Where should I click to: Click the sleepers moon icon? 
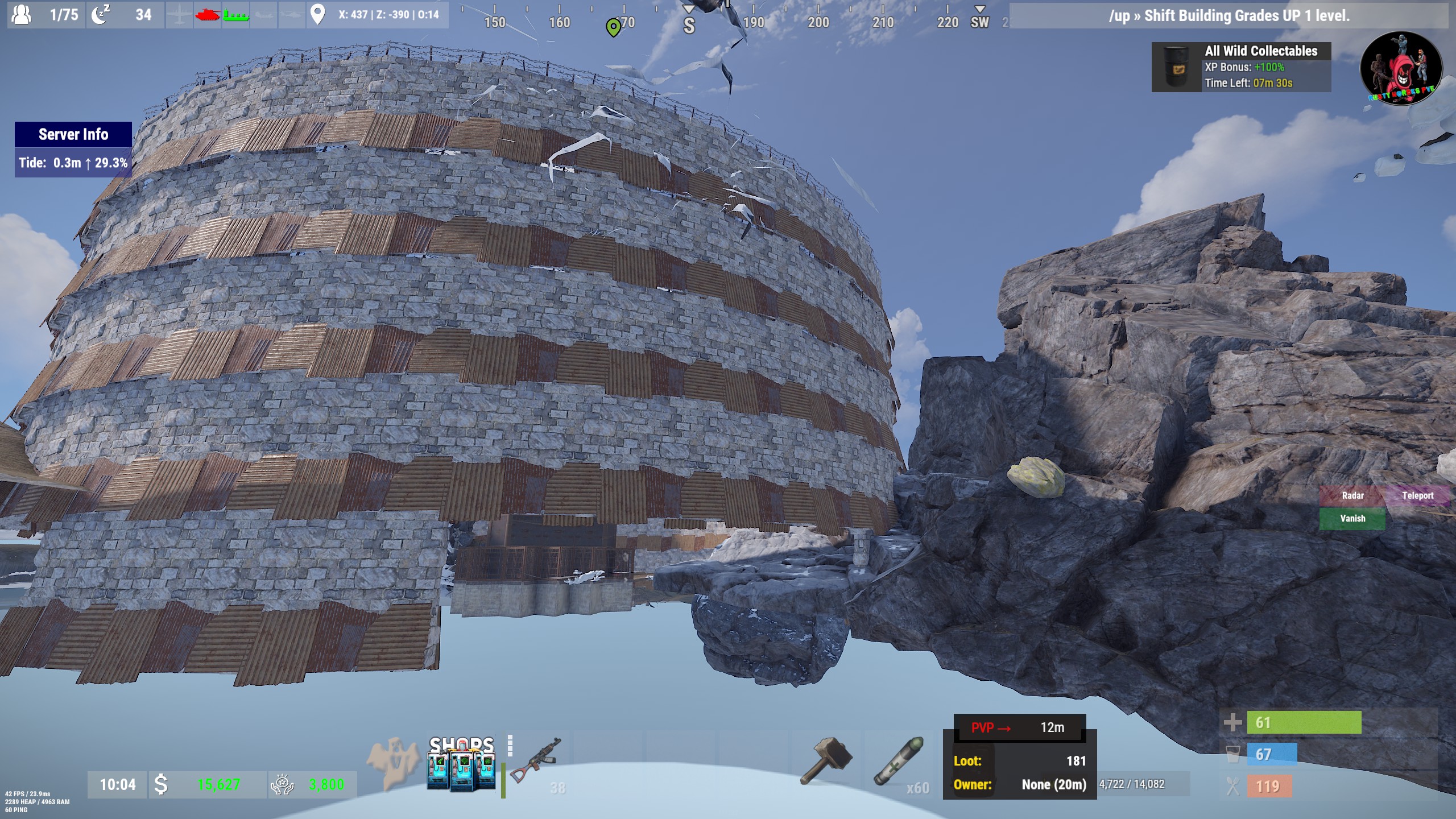coord(101,14)
